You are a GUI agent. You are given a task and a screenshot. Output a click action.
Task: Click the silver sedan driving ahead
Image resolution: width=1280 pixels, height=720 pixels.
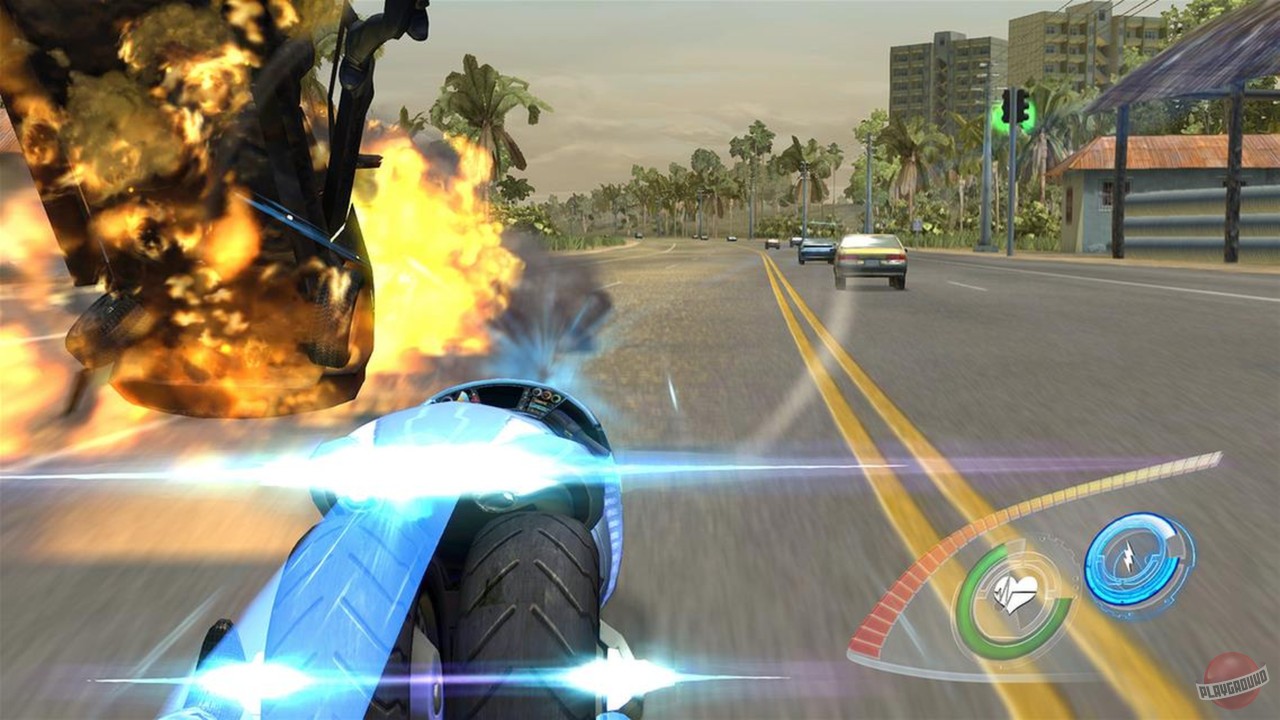(x=872, y=256)
